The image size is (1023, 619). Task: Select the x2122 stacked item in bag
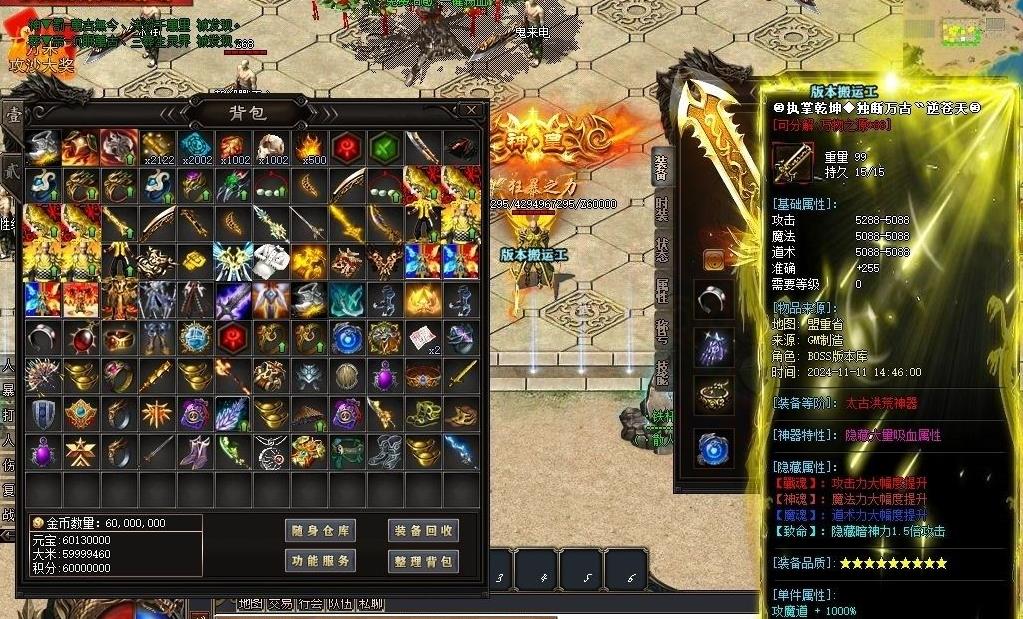(158, 148)
